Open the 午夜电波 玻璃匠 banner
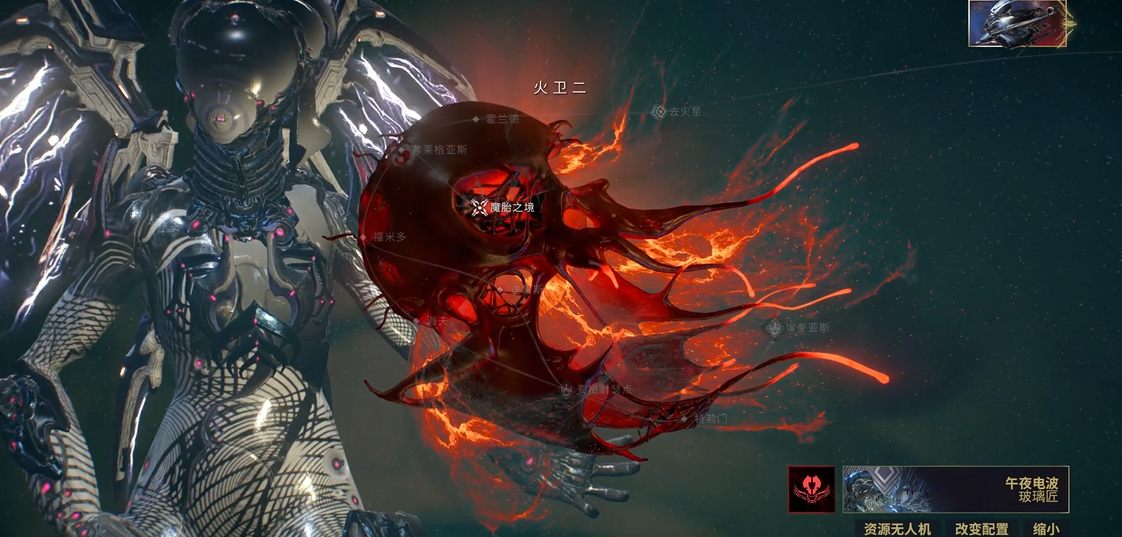The width and height of the screenshot is (1122, 537). coord(955,490)
